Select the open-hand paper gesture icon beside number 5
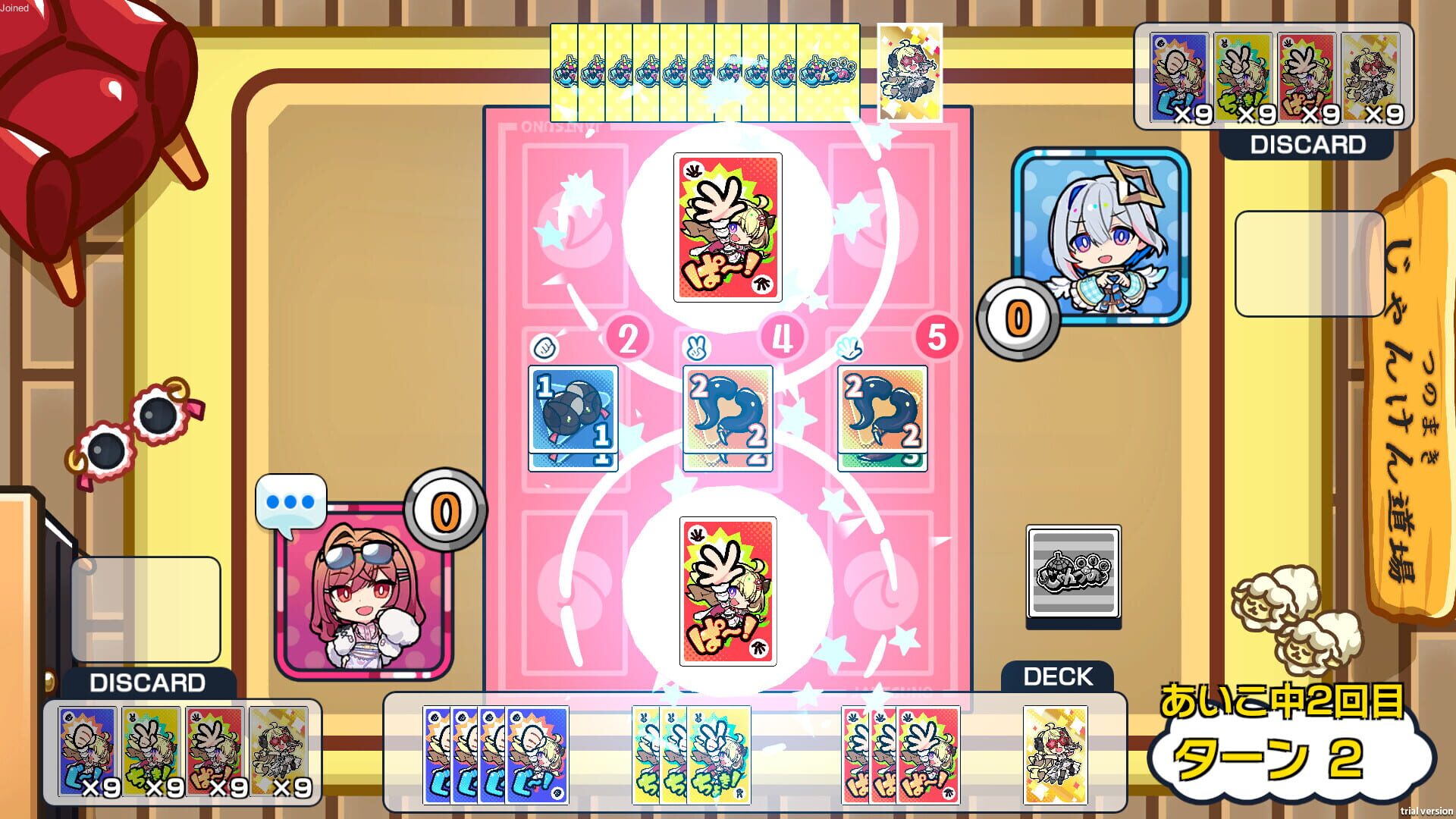The image size is (1456, 819). coord(852,348)
